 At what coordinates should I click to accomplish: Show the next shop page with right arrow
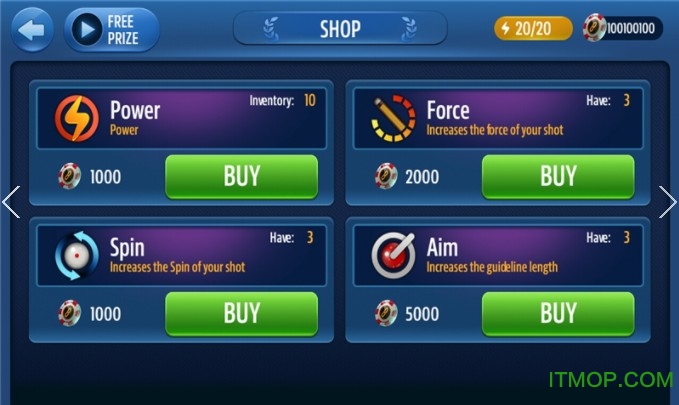click(668, 202)
